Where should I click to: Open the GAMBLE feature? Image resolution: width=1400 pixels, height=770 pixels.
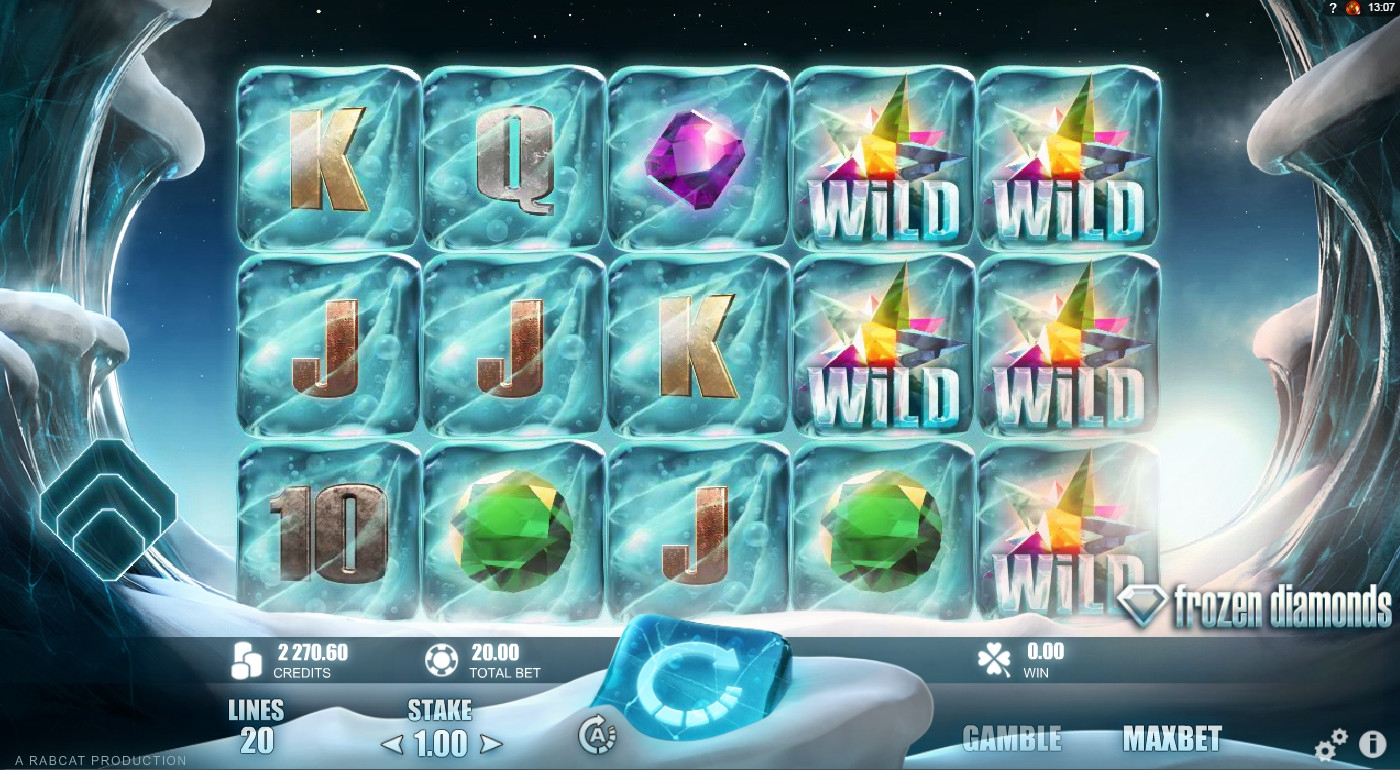click(1011, 739)
